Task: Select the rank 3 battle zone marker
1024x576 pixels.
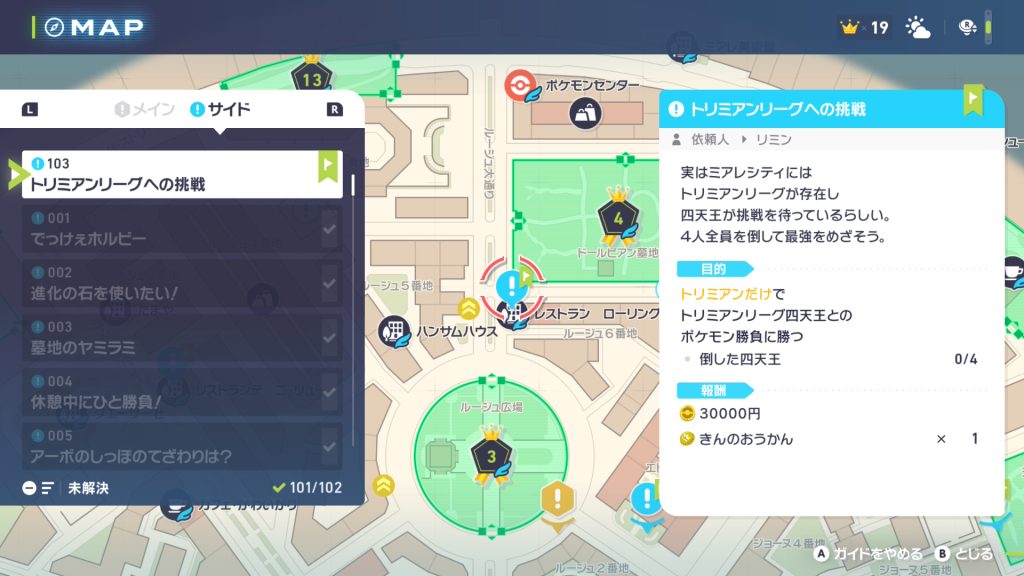Action: tap(490, 455)
